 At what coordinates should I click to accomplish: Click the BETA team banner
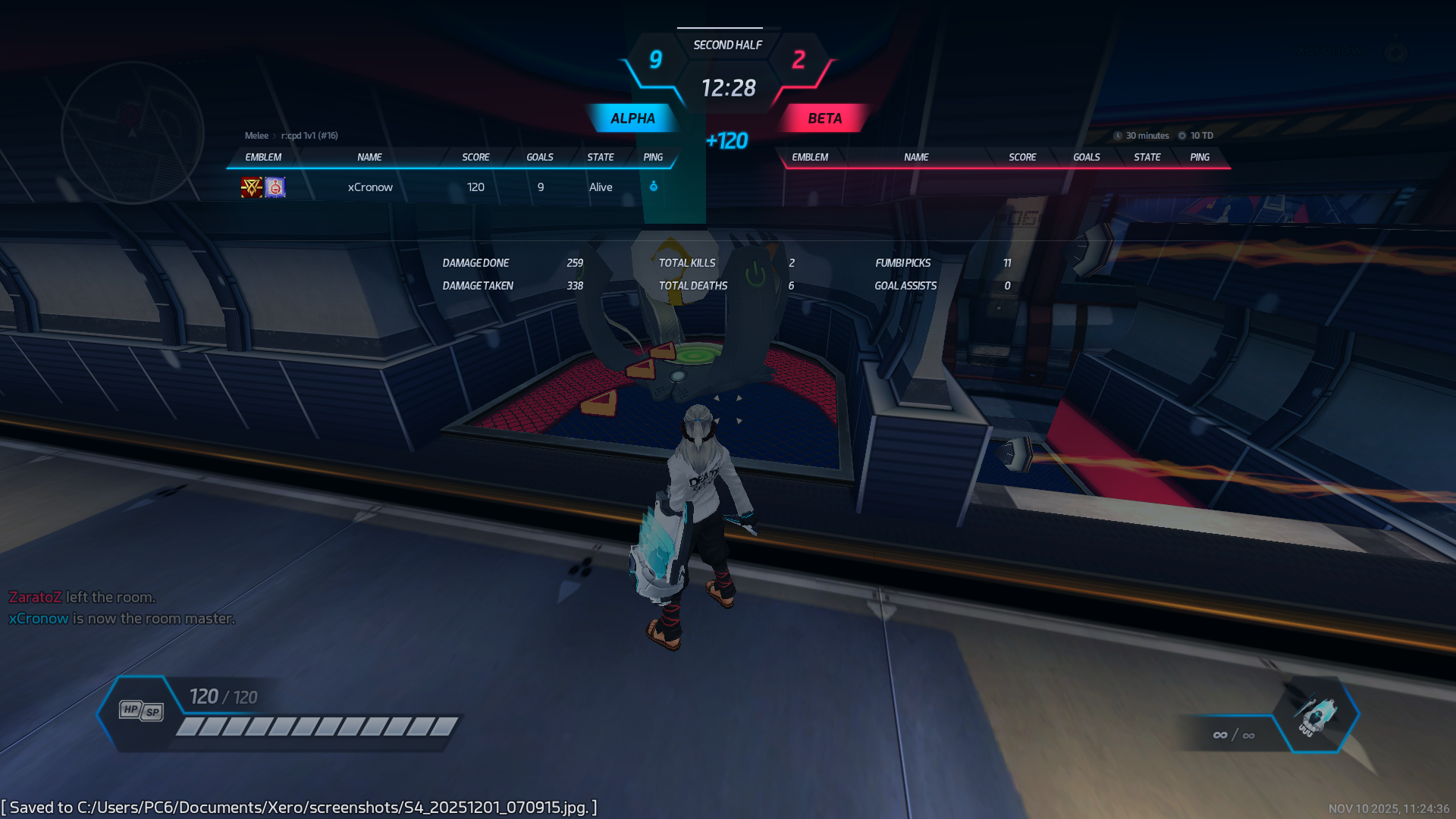824,118
